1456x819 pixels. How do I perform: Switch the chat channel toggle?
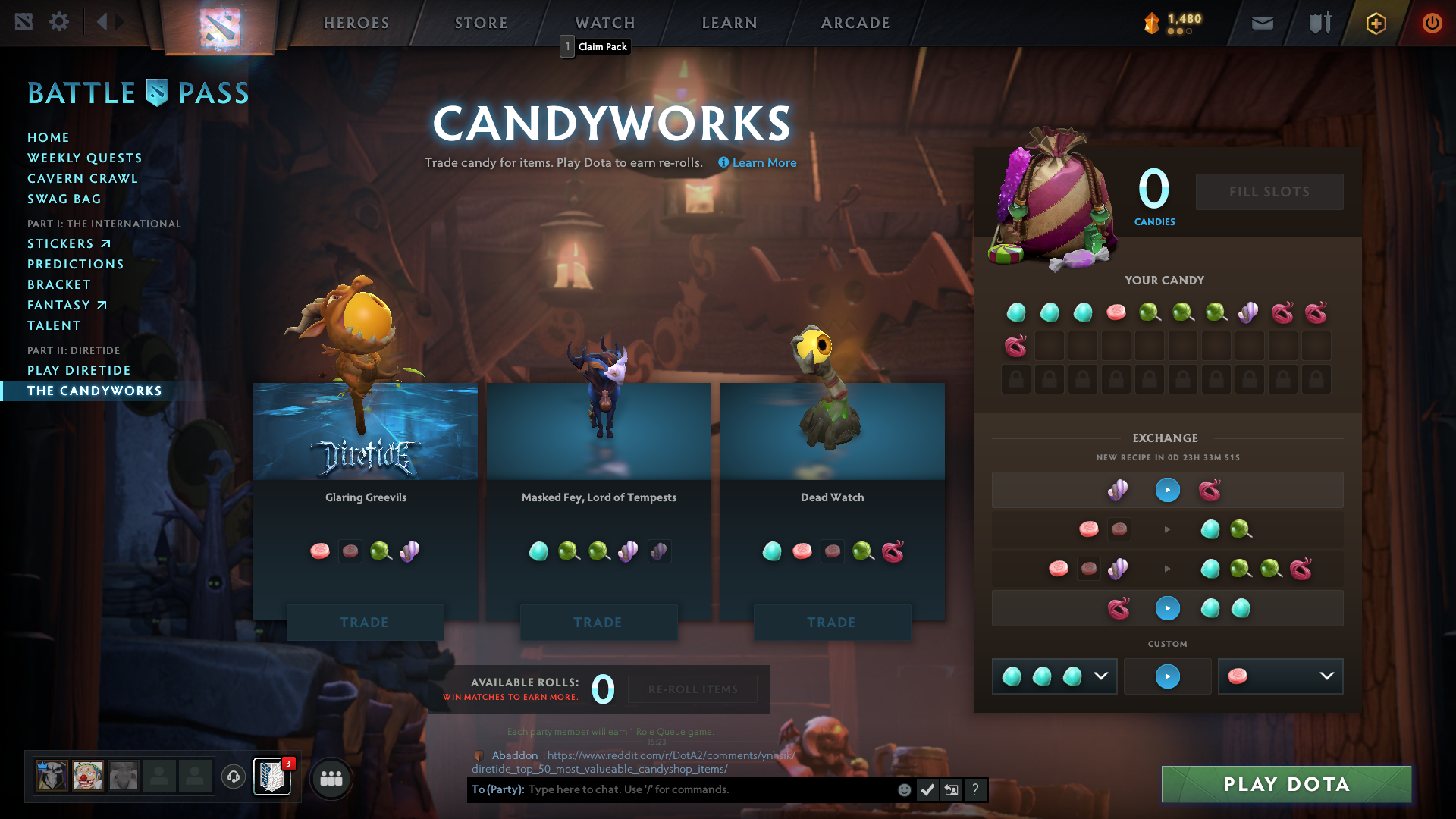coord(951,789)
